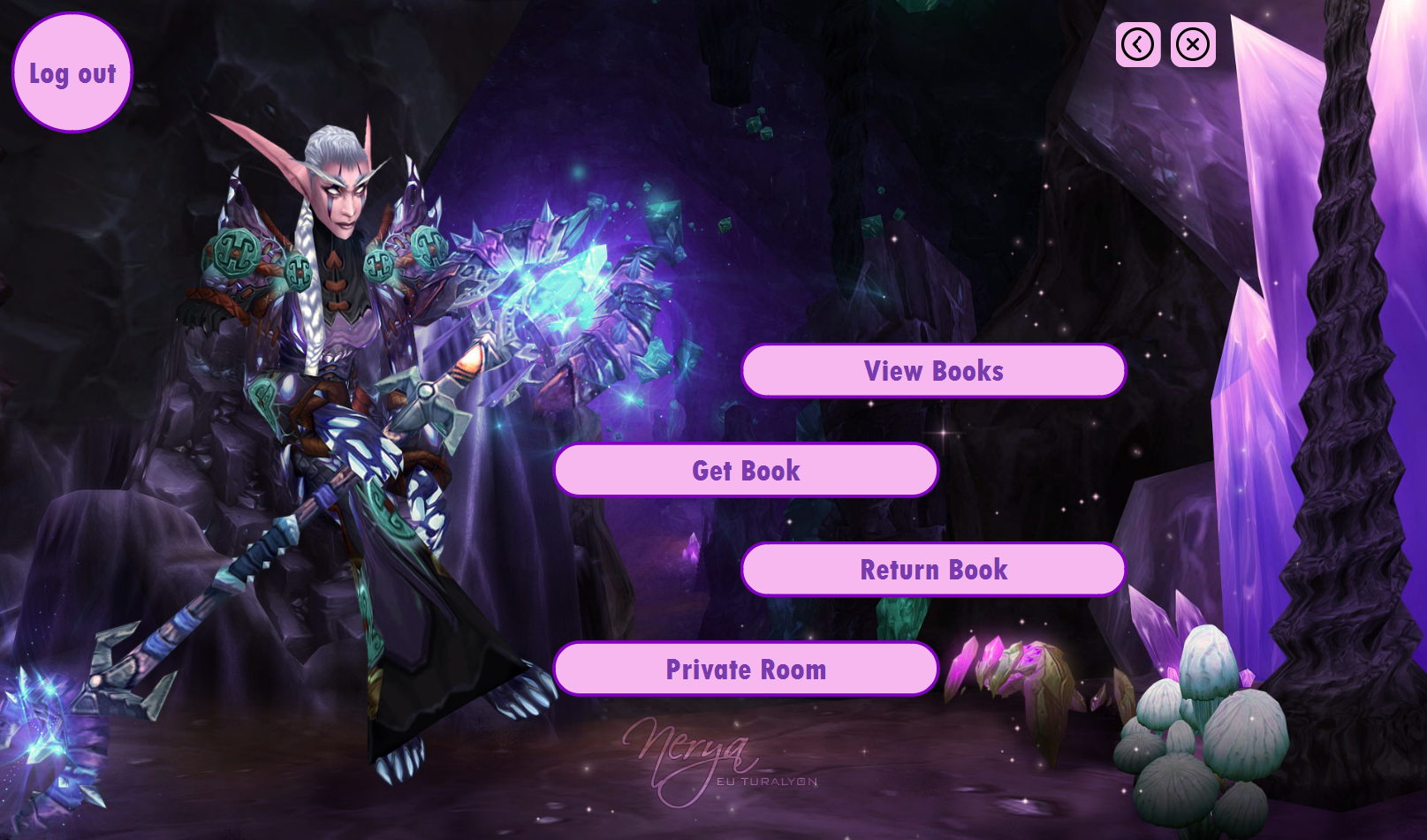Go back with the left arrow button

[1138, 44]
